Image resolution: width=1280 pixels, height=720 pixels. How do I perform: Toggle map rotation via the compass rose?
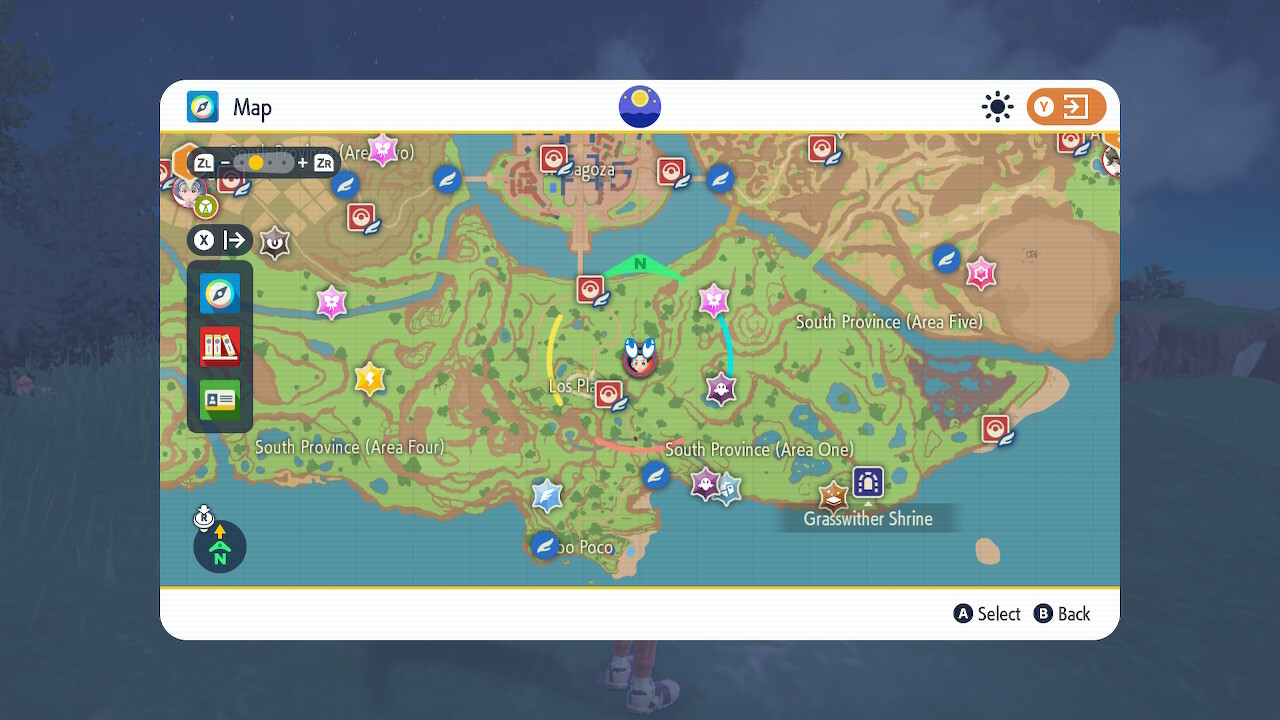[x=219, y=547]
